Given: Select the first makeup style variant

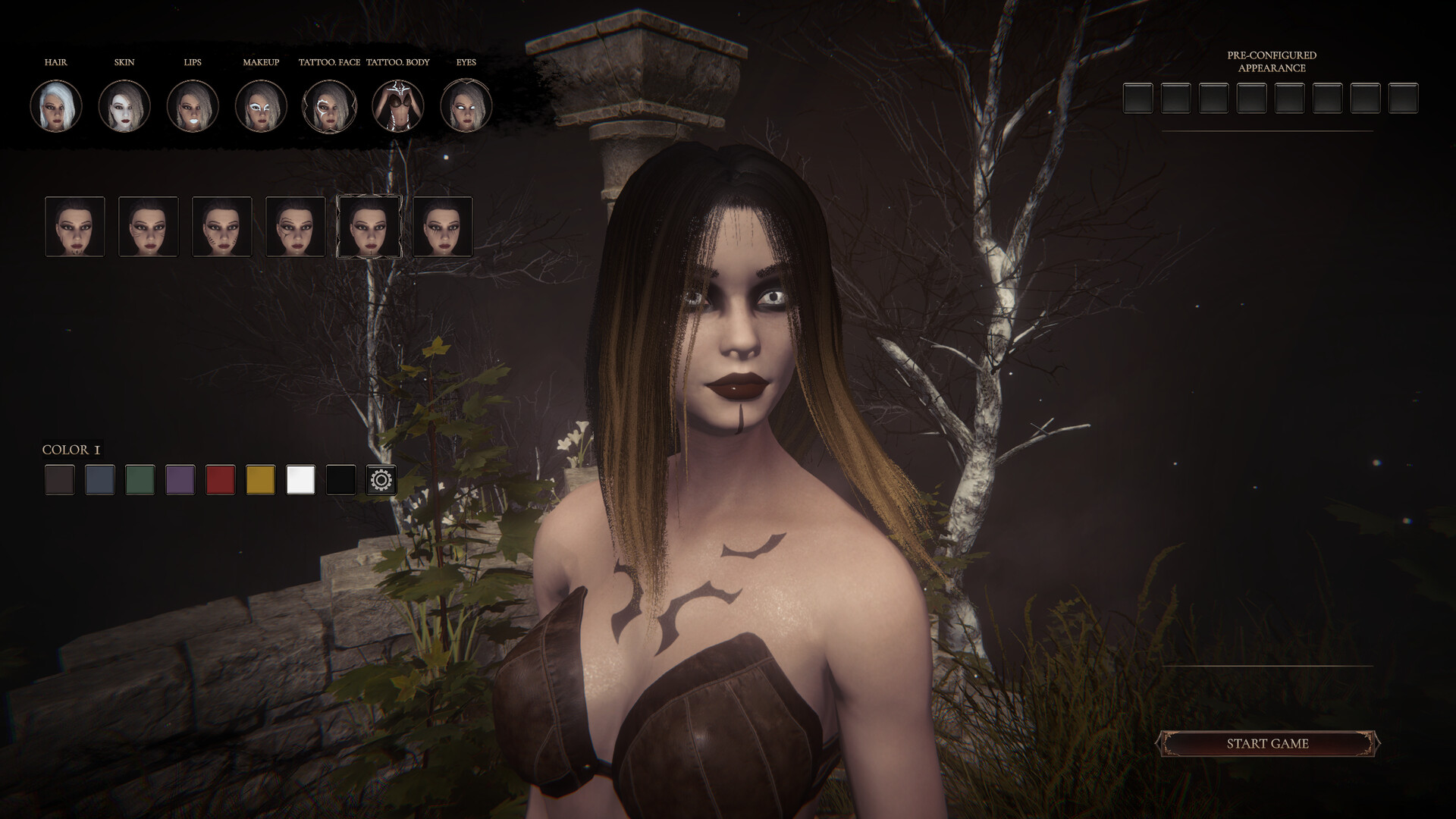Looking at the screenshot, I should pyautogui.click(x=74, y=226).
